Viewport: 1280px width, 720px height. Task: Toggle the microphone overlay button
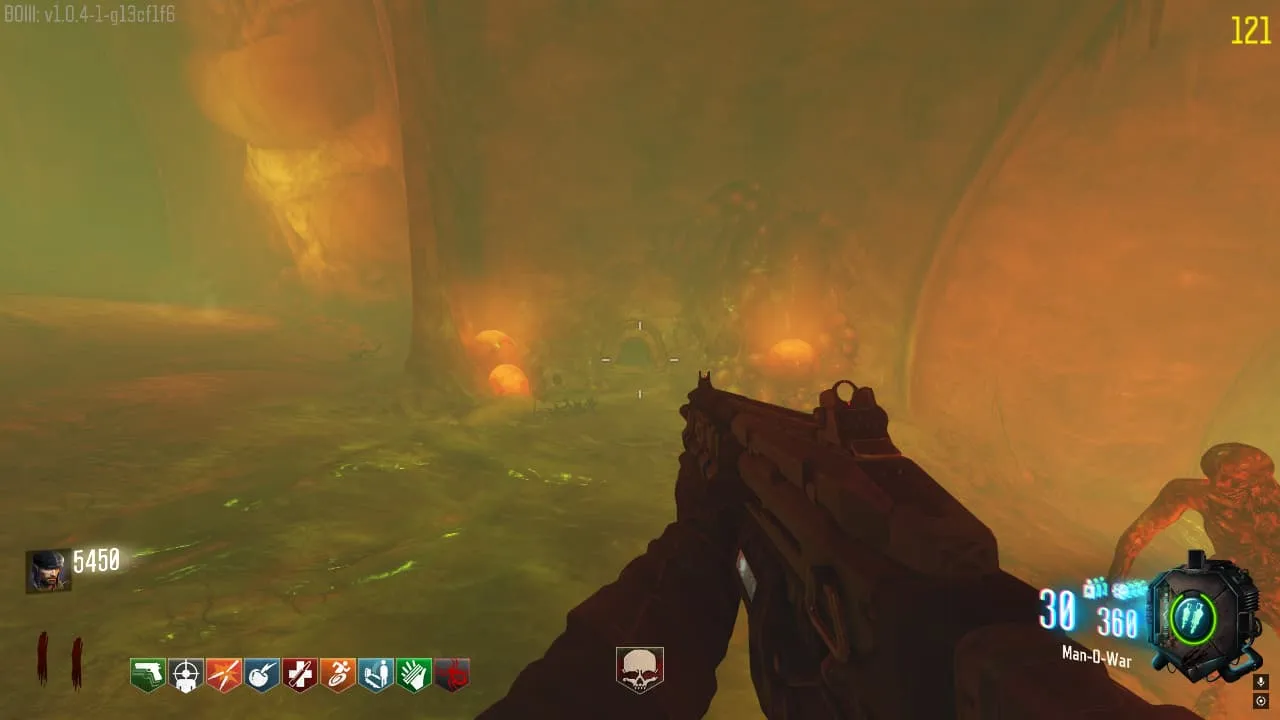tap(1260, 682)
